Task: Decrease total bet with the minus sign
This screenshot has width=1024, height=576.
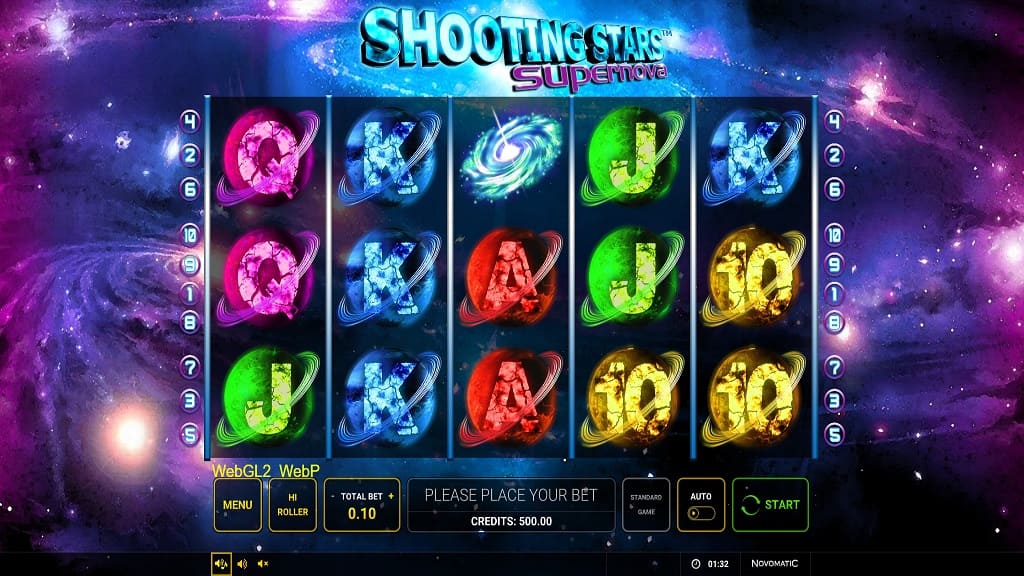Action: tap(333, 495)
